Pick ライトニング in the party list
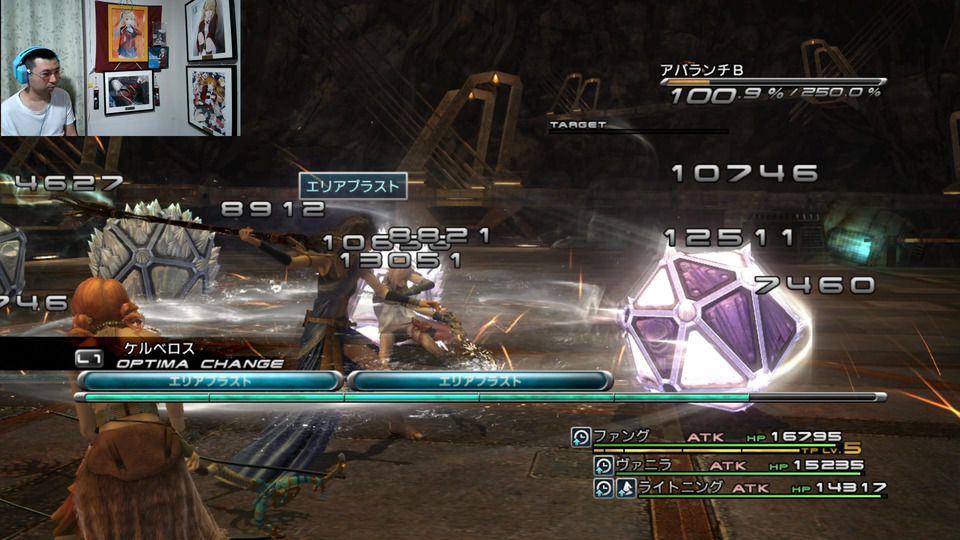The image size is (960, 540). click(x=740, y=488)
